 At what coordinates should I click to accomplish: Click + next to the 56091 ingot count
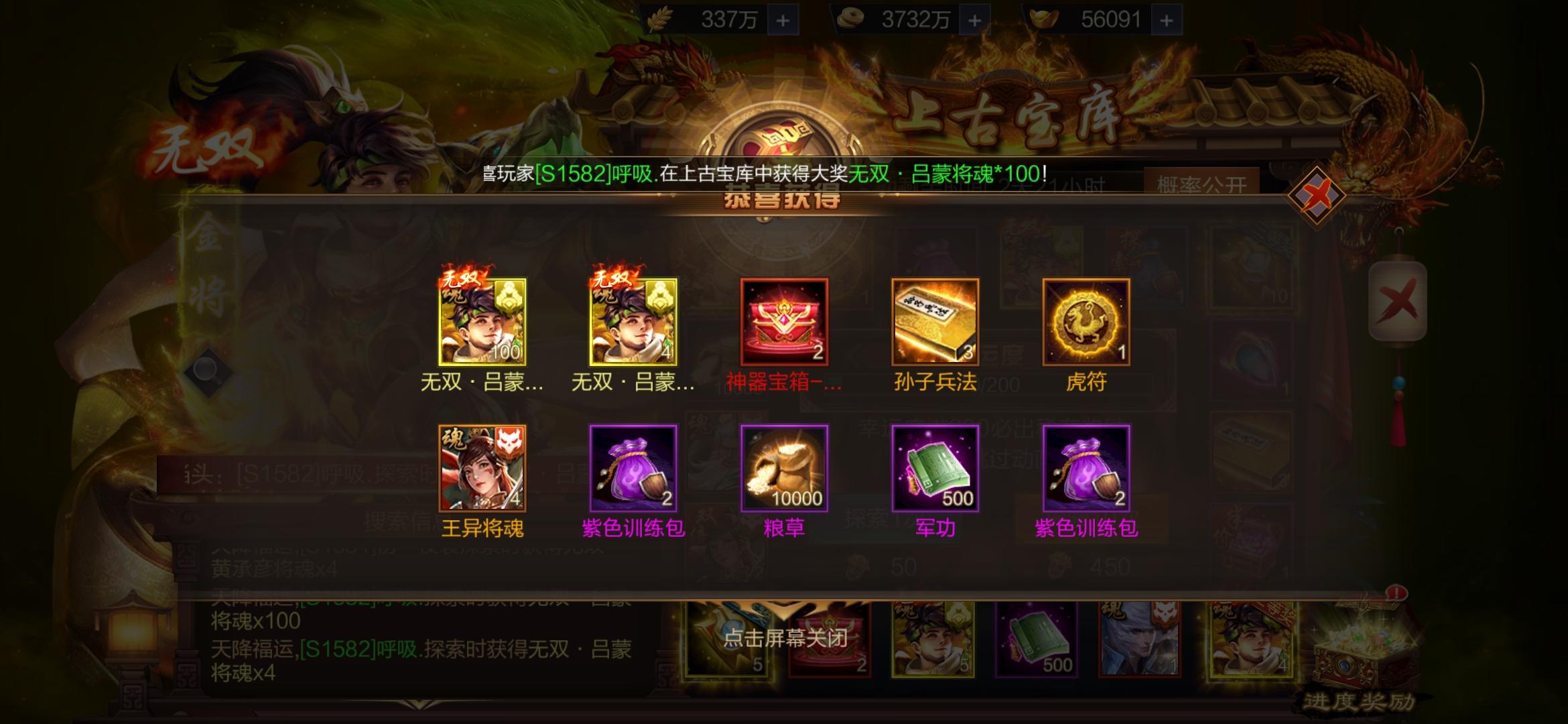pos(1167,19)
